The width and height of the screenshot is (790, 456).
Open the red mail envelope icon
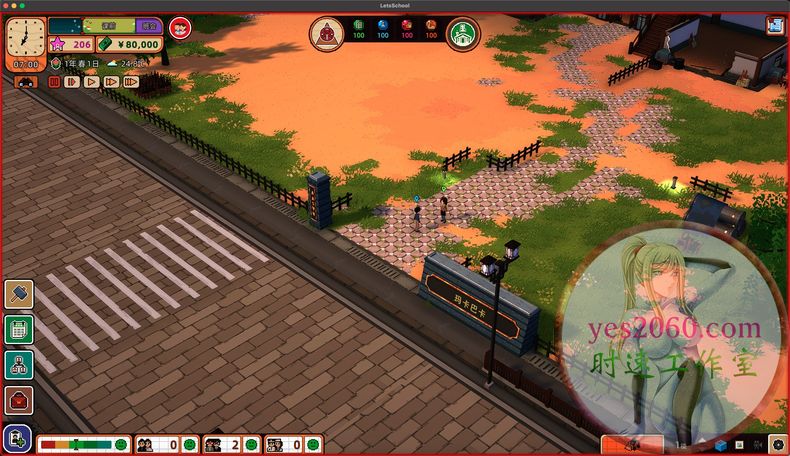click(19, 400)
